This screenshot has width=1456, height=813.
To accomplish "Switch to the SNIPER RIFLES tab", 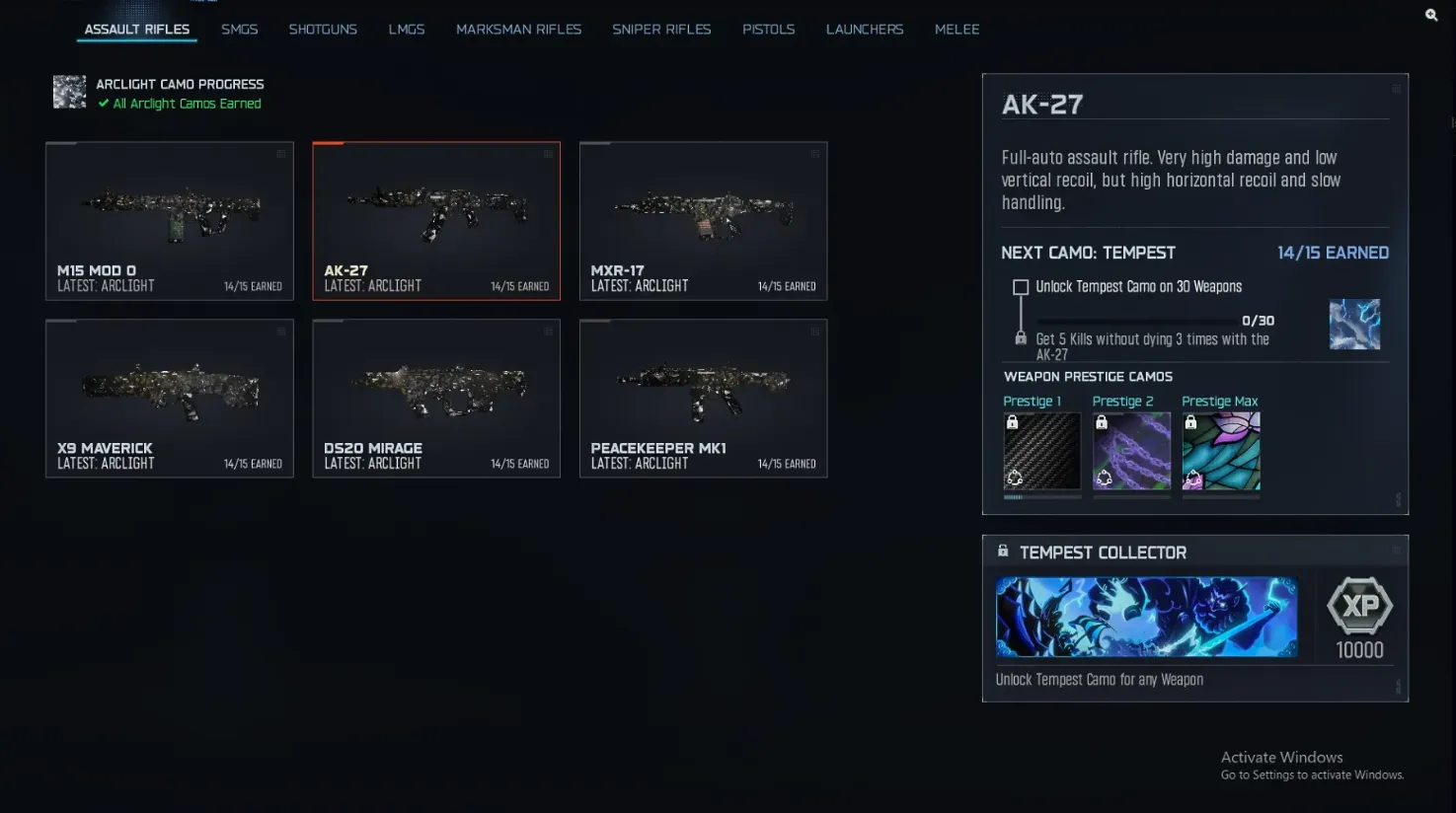I will click(x=661, y=29).
